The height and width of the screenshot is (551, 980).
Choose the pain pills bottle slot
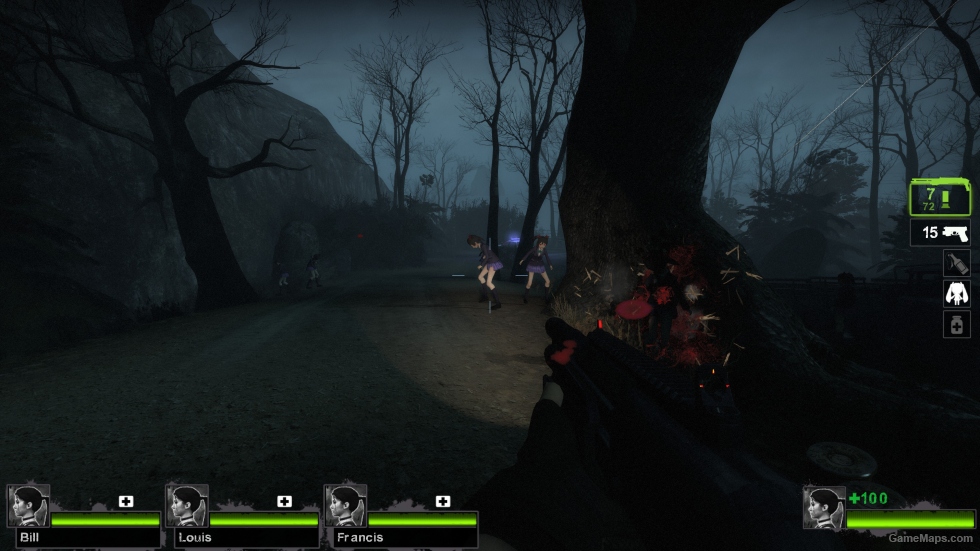957,324
